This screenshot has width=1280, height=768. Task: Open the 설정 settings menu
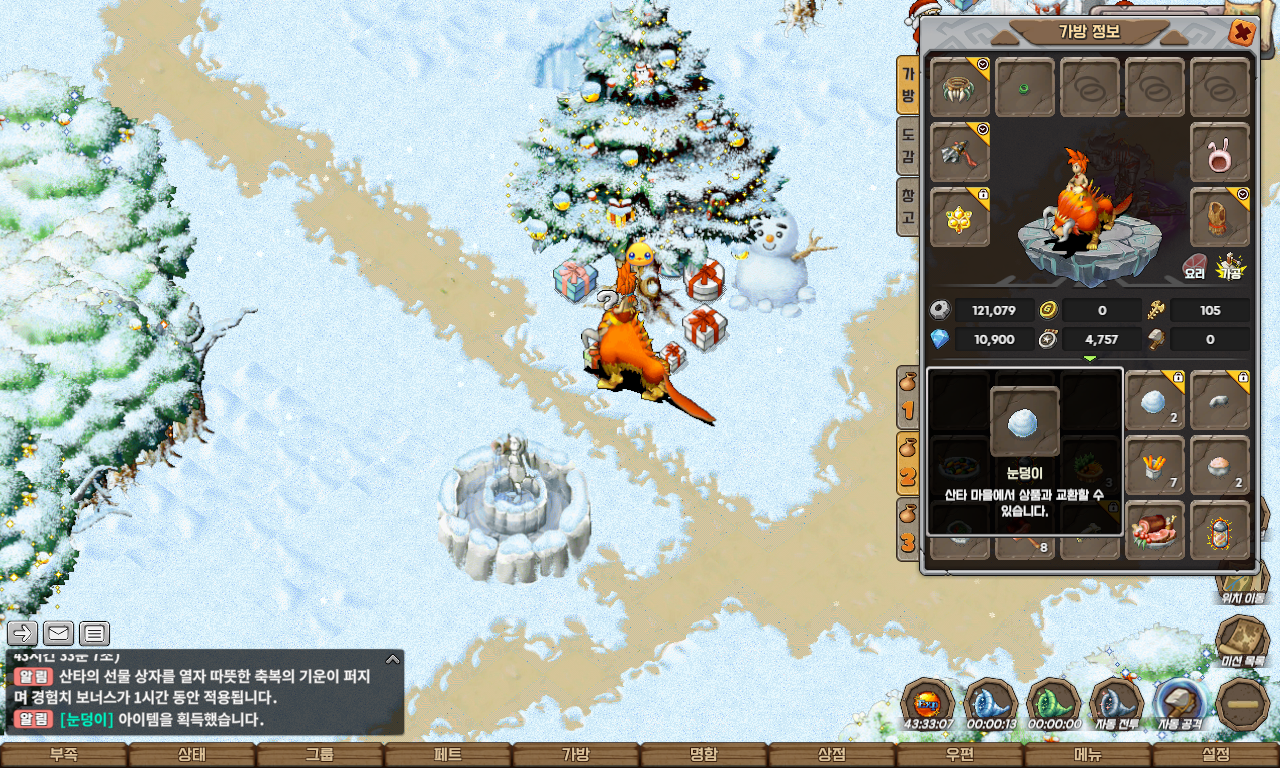point(1216,755)
